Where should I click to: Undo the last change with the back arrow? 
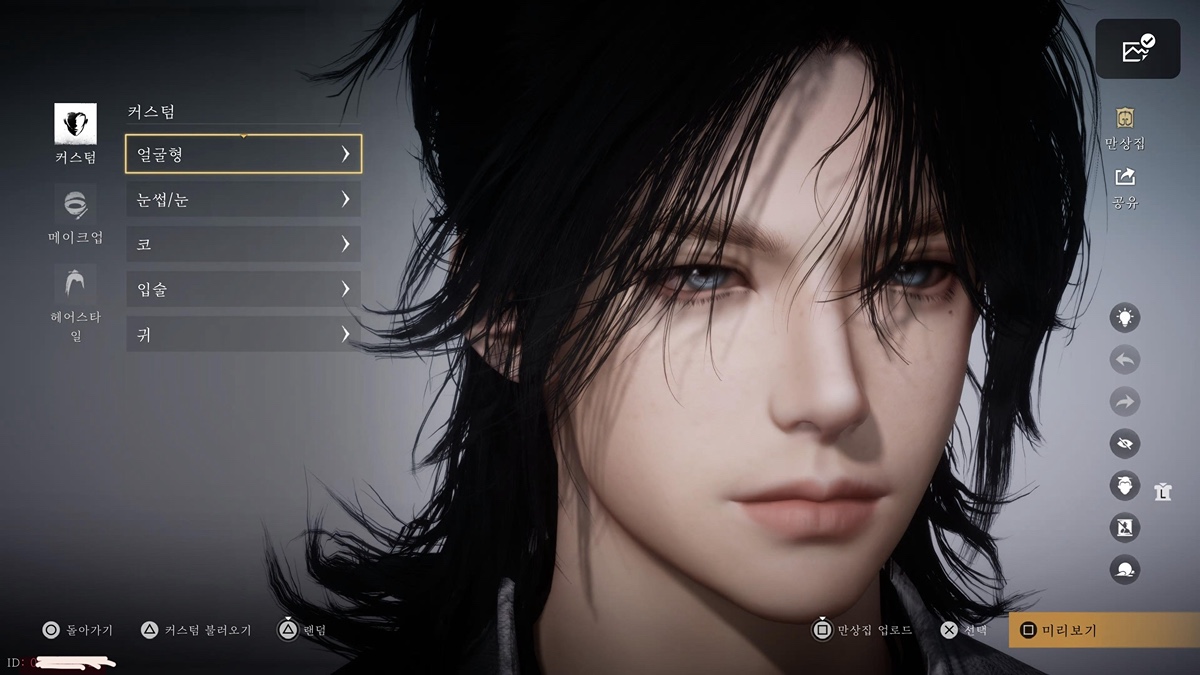(x=1125, y=360)
